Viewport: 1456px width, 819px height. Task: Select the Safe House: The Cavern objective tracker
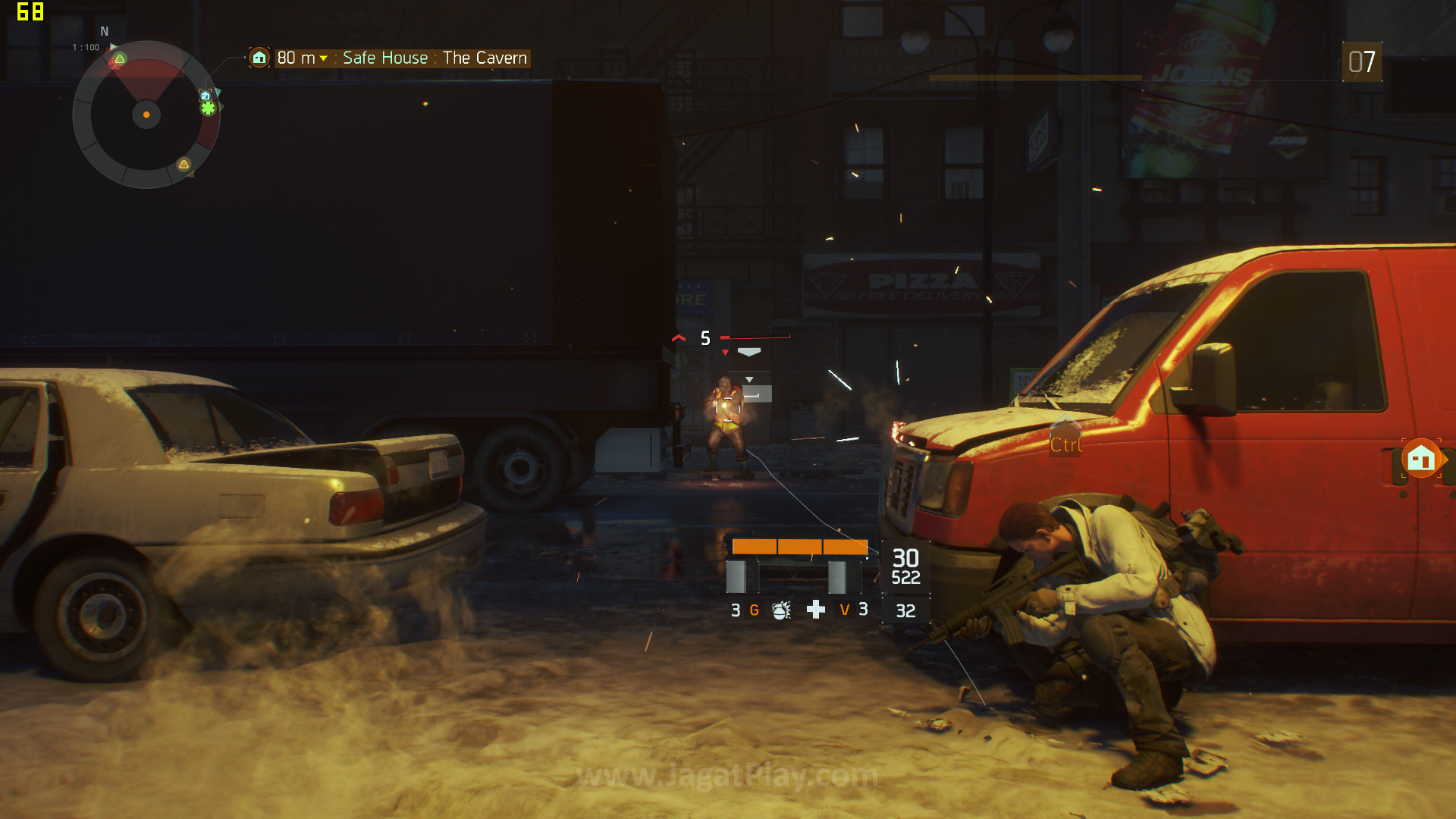coord(402,58)
